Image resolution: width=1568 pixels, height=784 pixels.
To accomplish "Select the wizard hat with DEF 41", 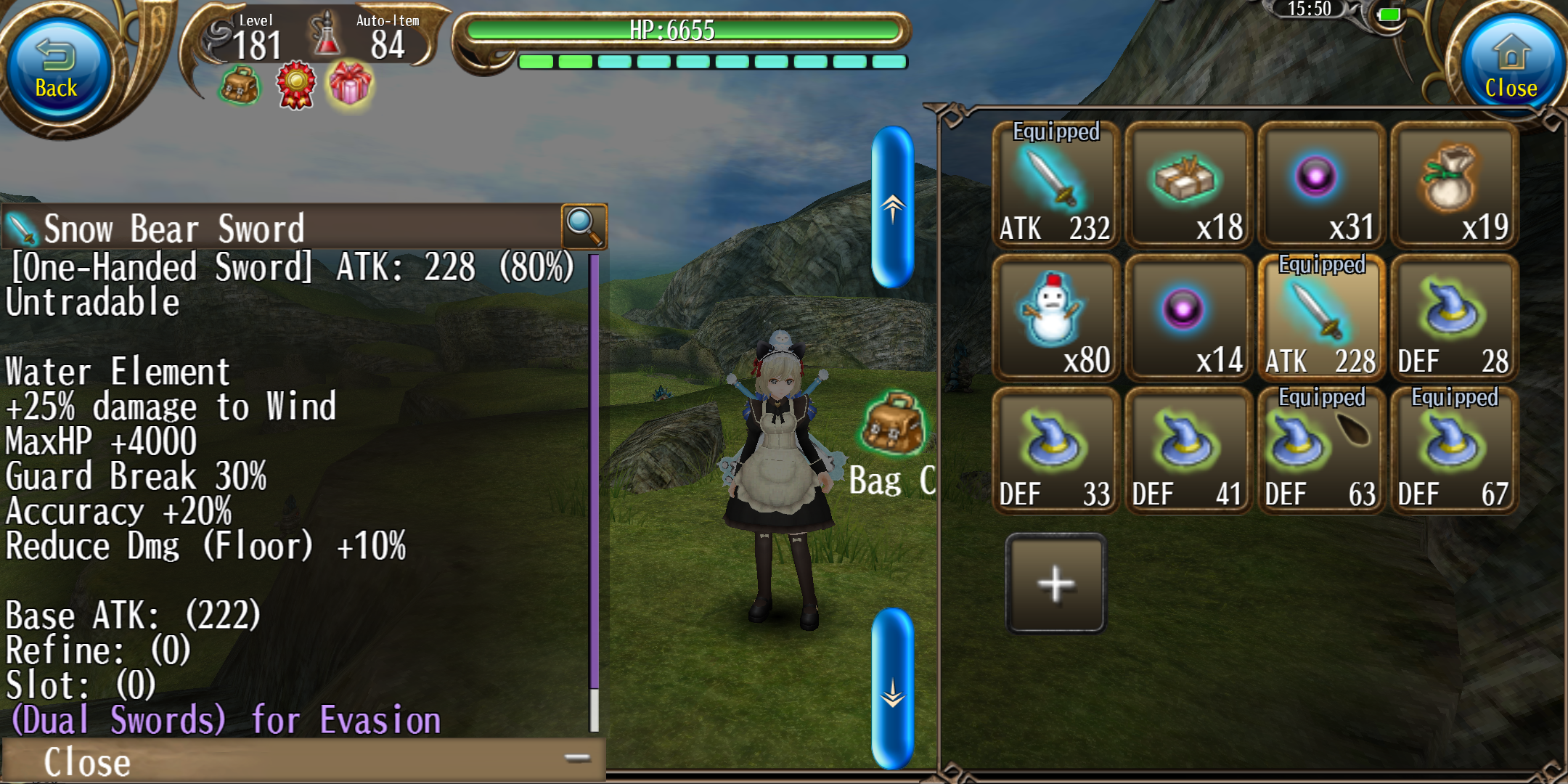I will [1188, 452].
